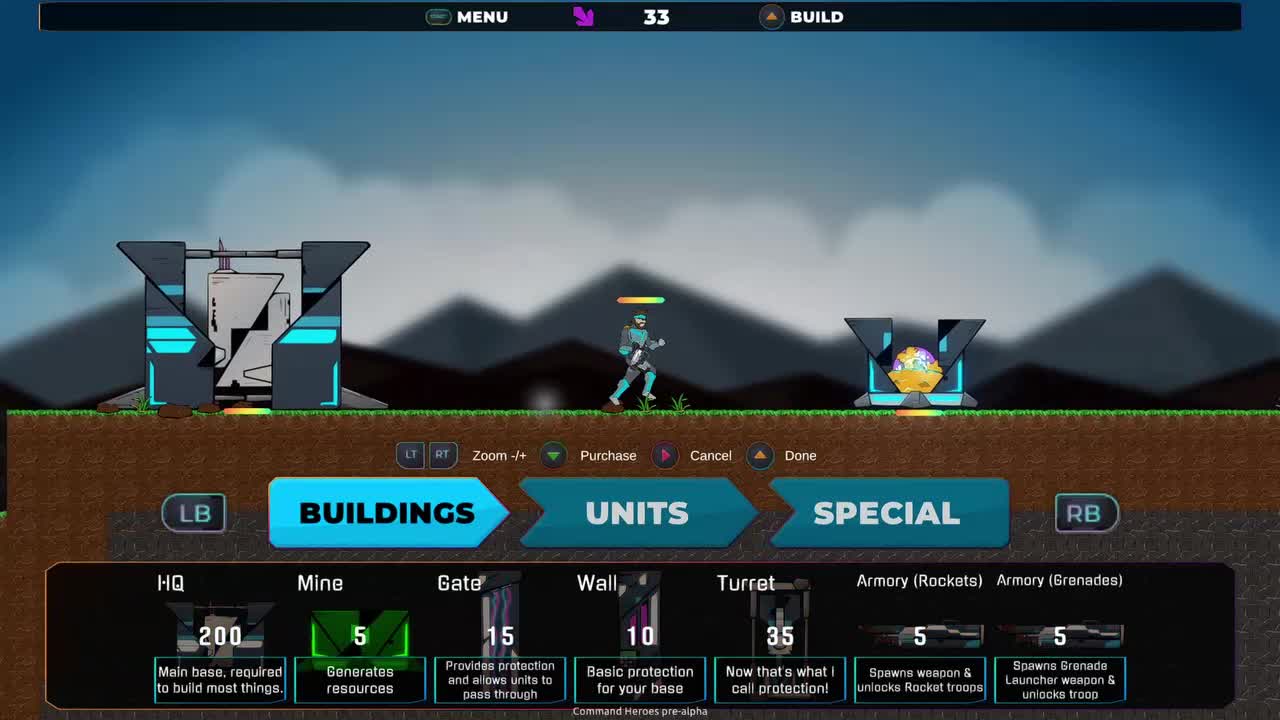This screenshot has width=1280, height=720.
Task: Click the purple resource arrow icon
Action: click(584, 17)
